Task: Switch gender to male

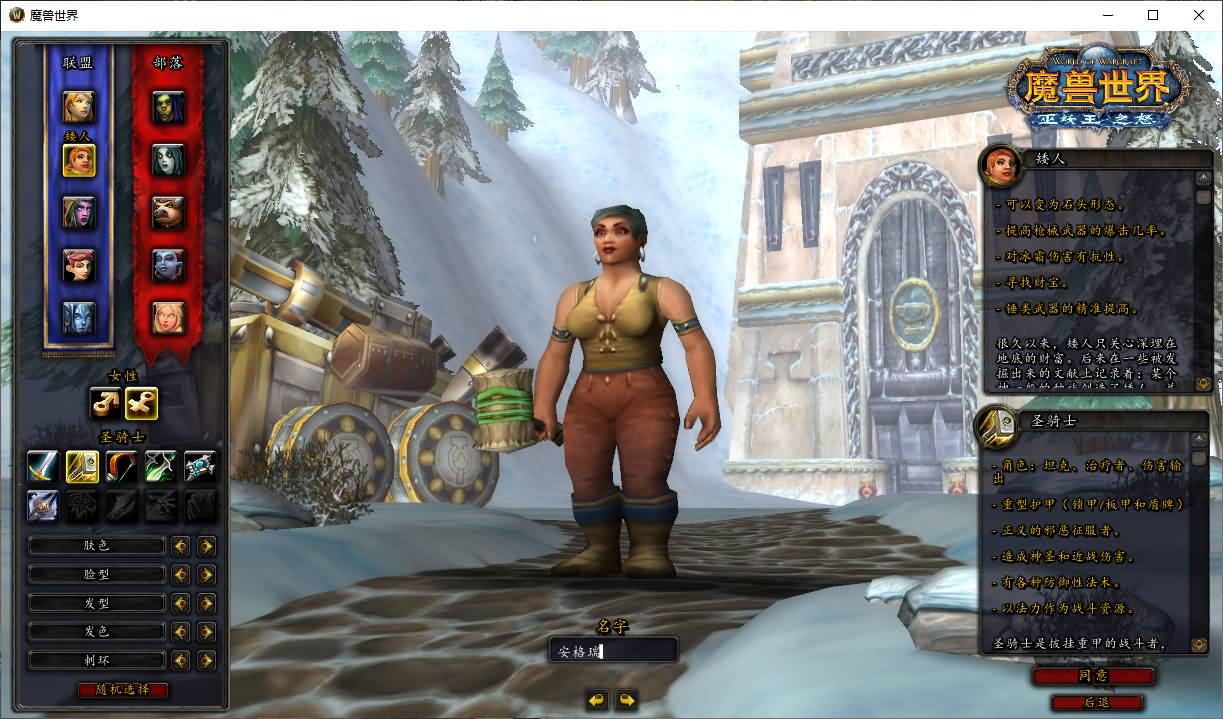Action: (x=107, y=403)
